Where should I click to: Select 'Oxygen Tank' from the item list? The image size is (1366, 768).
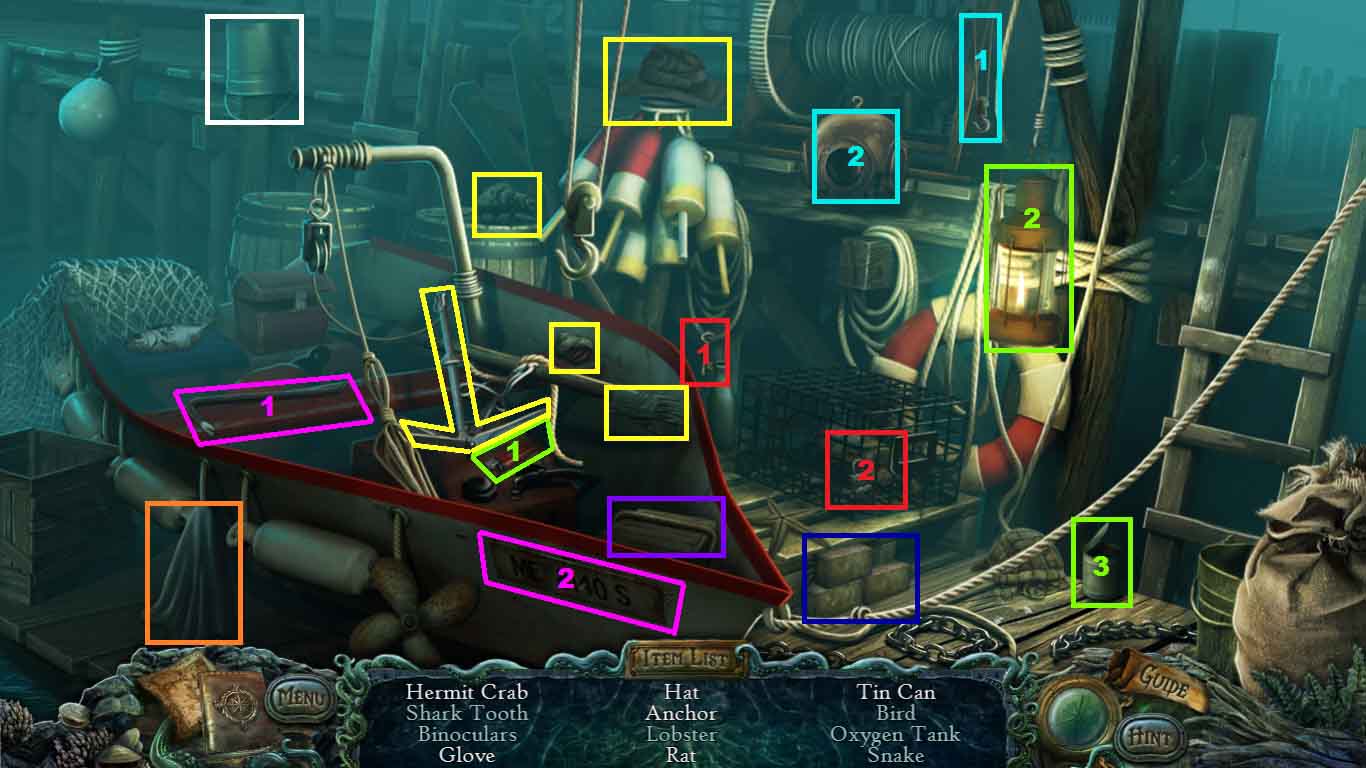point(896,735)
